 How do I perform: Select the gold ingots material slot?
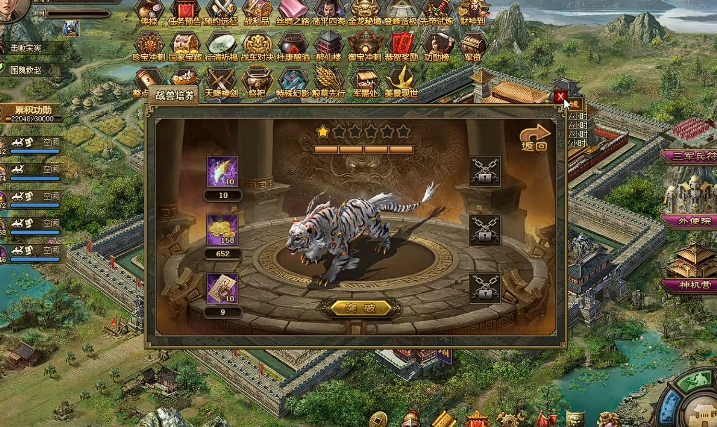tap(220, 230)
